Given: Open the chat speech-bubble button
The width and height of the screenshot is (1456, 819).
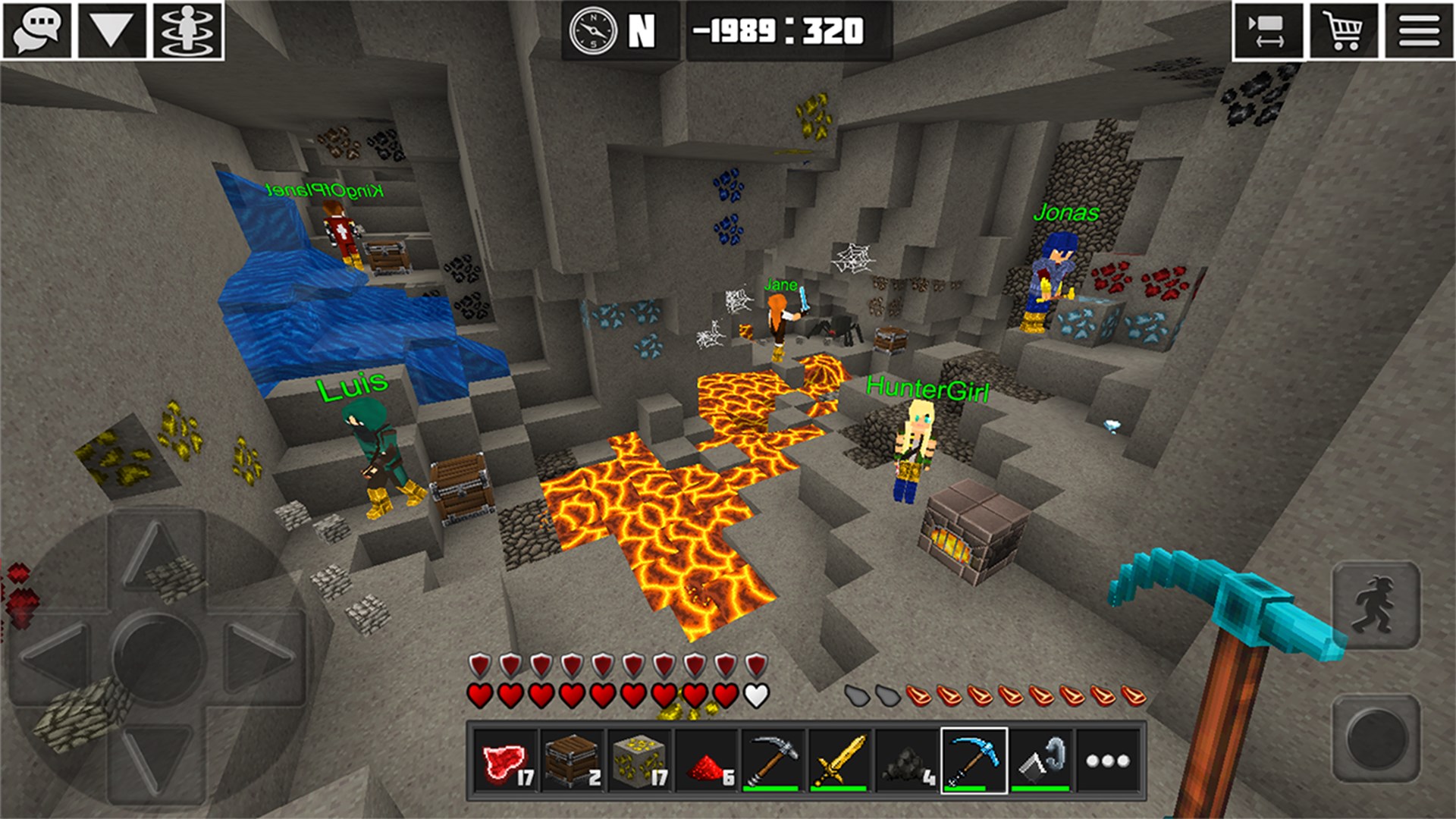Looking at the screenshot, I should 37,31.
